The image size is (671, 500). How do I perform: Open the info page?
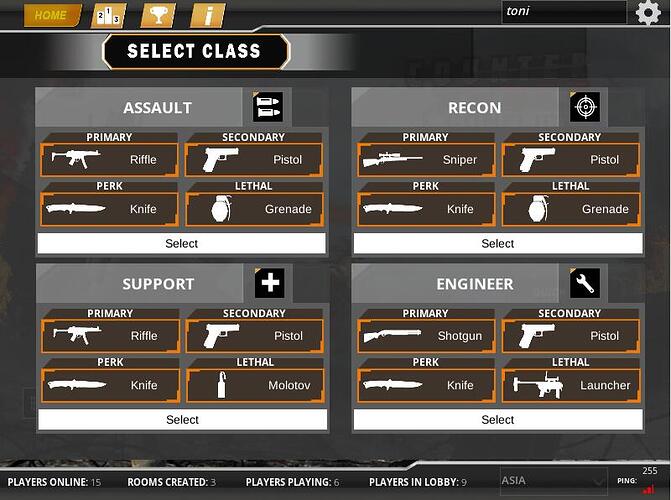click(x=207, y=15)
